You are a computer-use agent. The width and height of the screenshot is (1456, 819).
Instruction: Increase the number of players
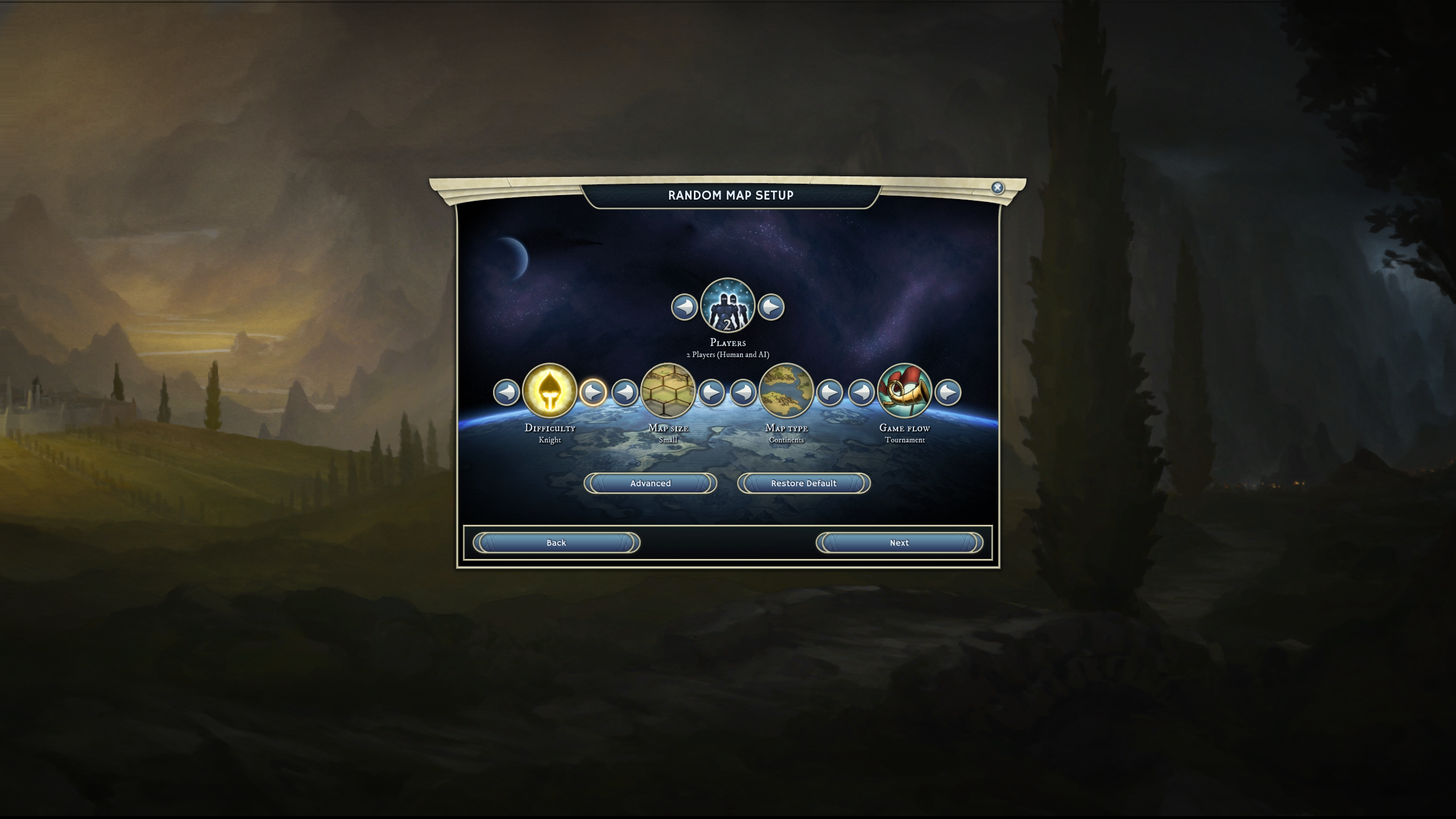[x=771, y=307]
